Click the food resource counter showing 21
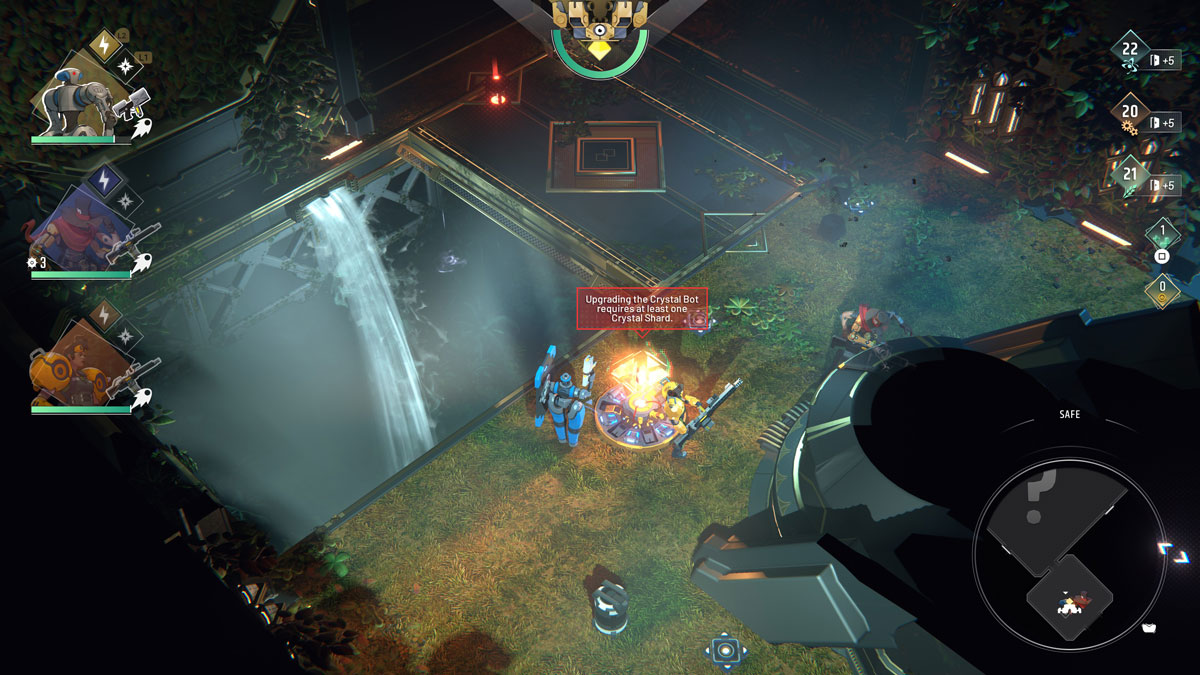1200x675 pixels. (x=1131, y=178)
